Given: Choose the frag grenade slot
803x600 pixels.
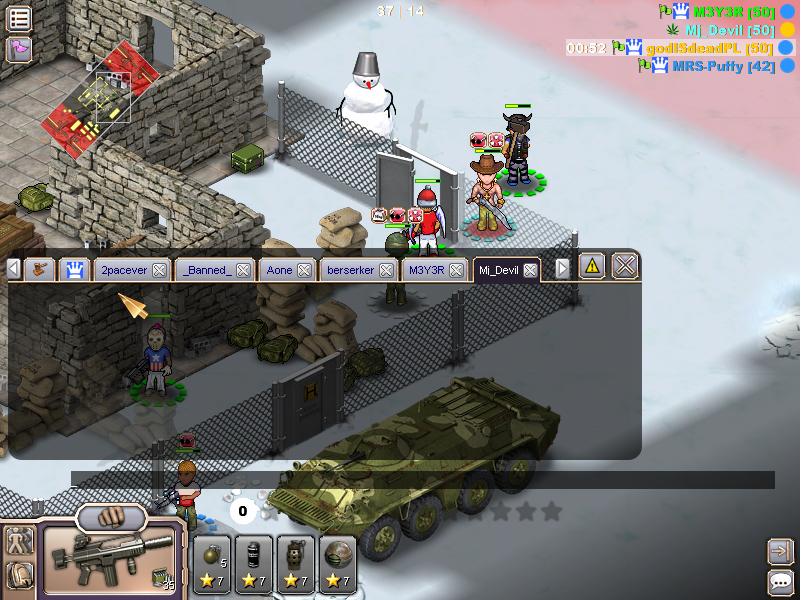Looking at the screenshot, I should pyautogui.click(x=213, y=563).
